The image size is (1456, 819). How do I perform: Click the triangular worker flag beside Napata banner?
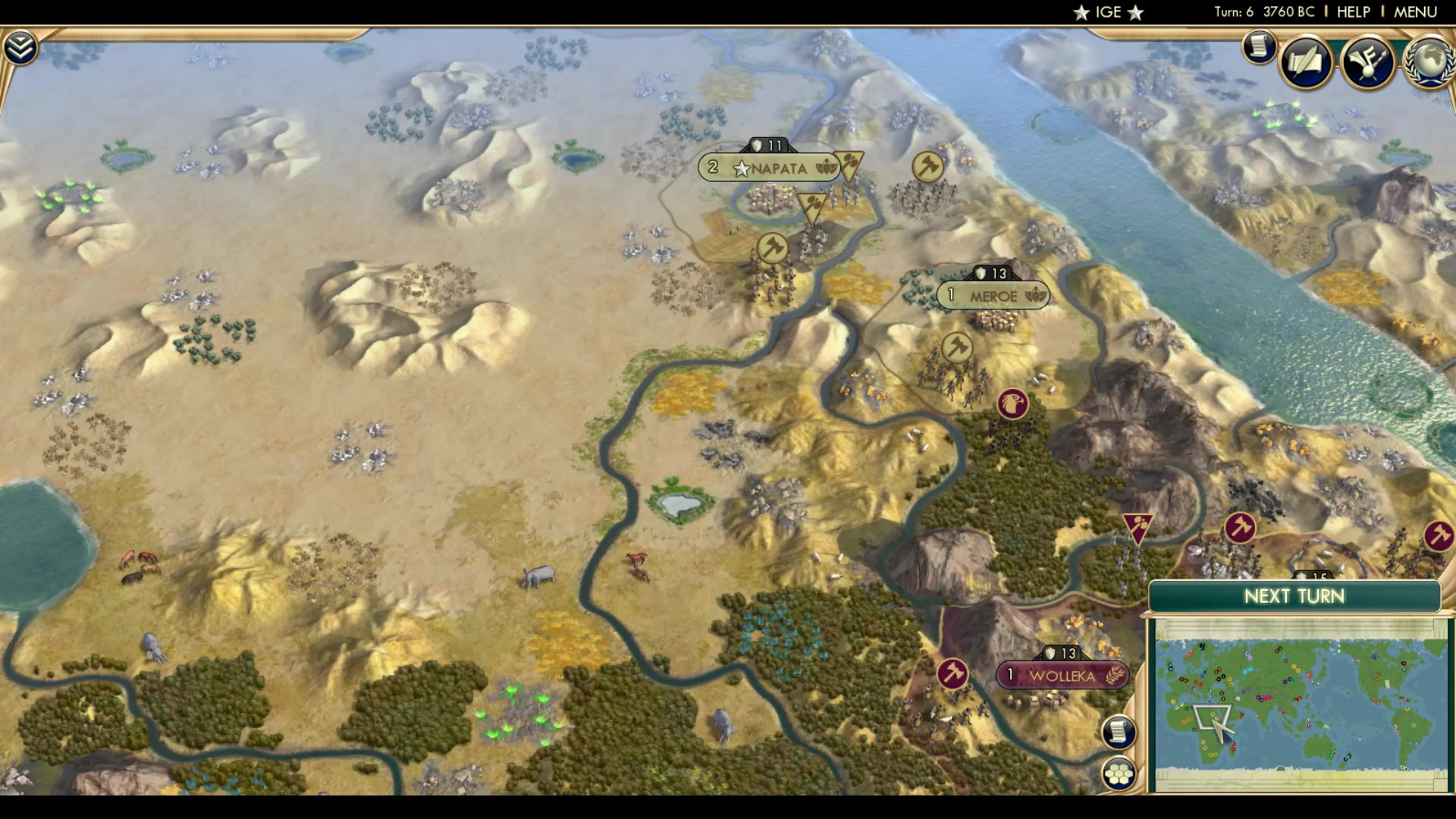(850, 163)
